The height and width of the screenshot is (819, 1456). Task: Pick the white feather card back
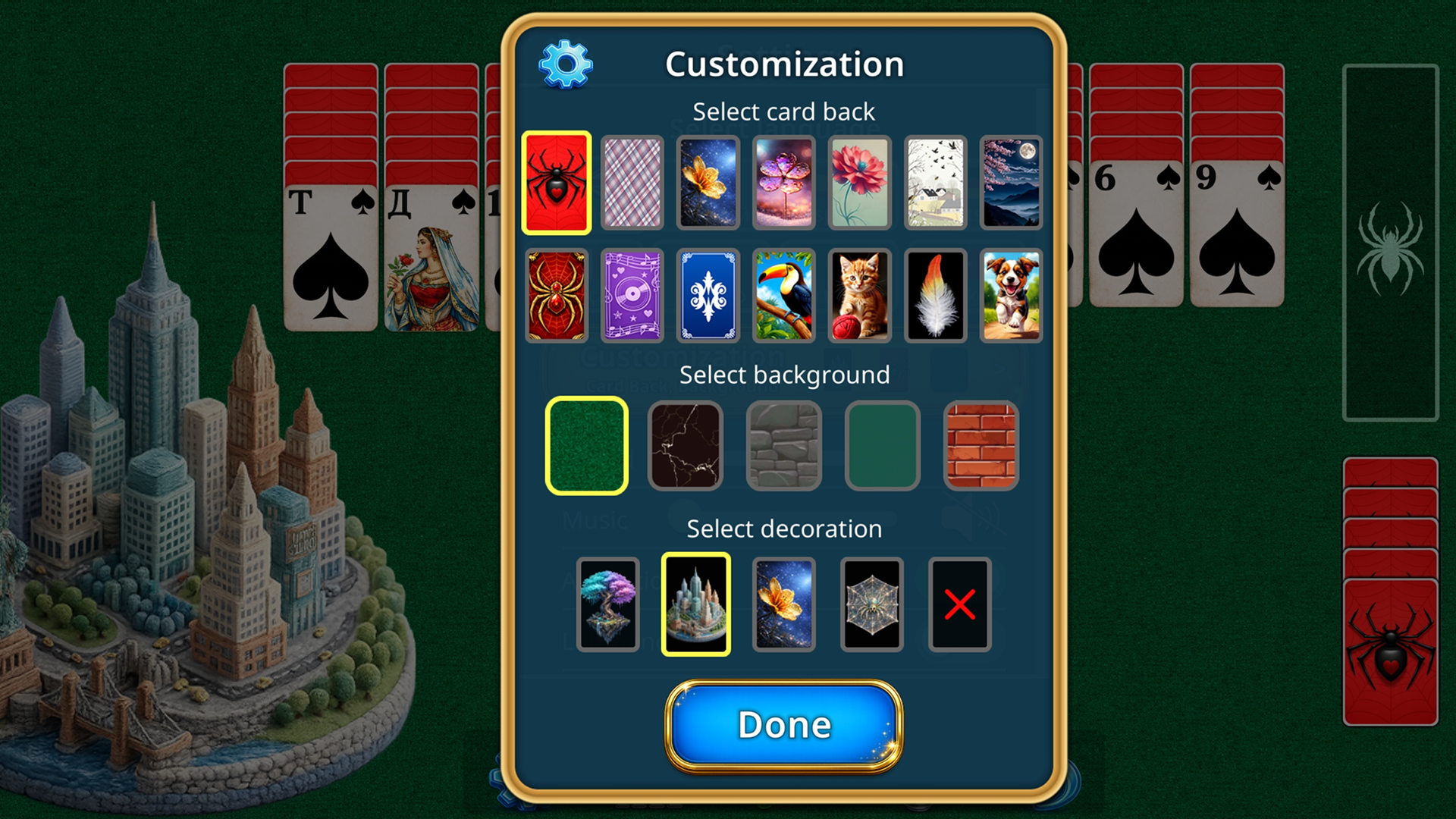[935, 296]
